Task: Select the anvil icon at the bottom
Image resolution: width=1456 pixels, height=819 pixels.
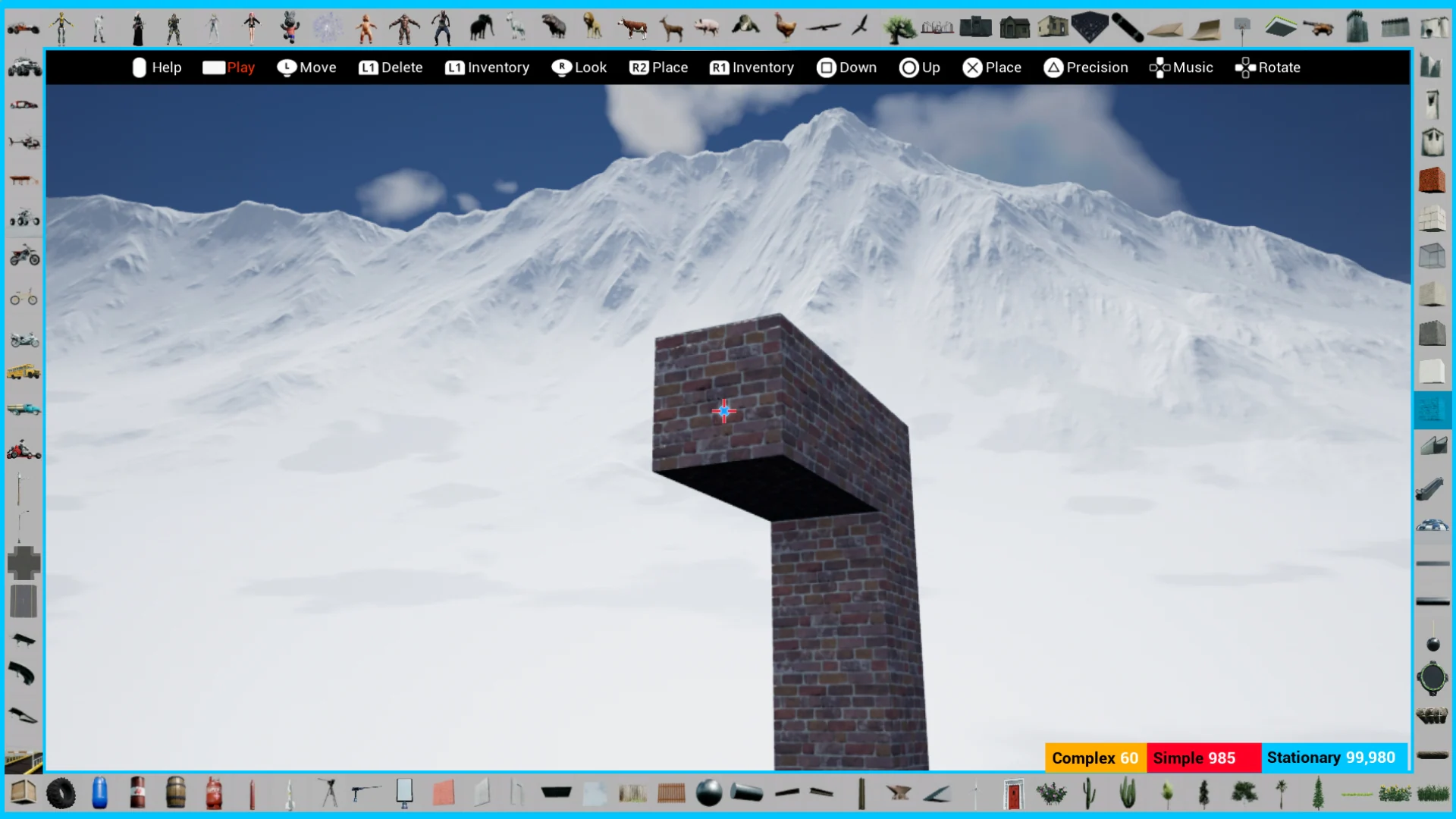Action: [x=898, y=793]
